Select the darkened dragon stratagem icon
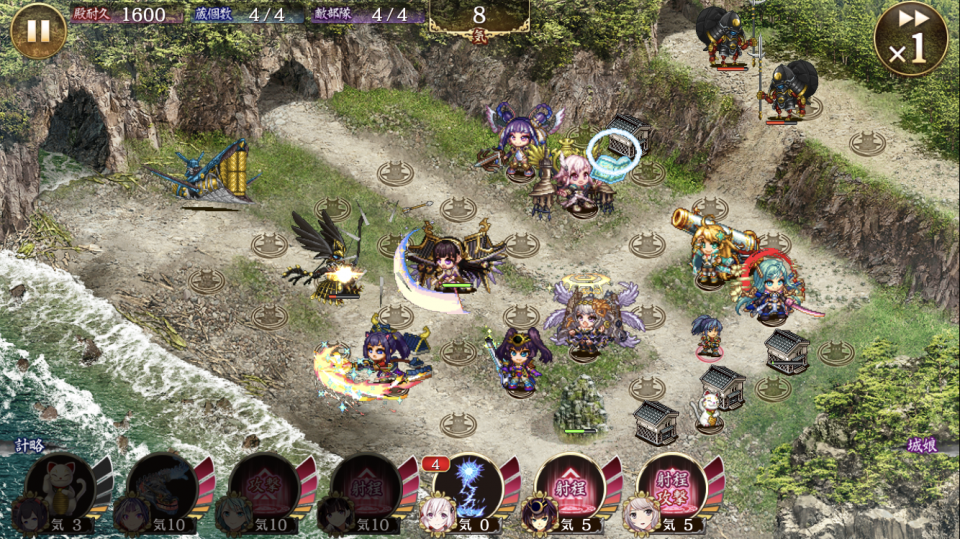 tap(162, 485)
